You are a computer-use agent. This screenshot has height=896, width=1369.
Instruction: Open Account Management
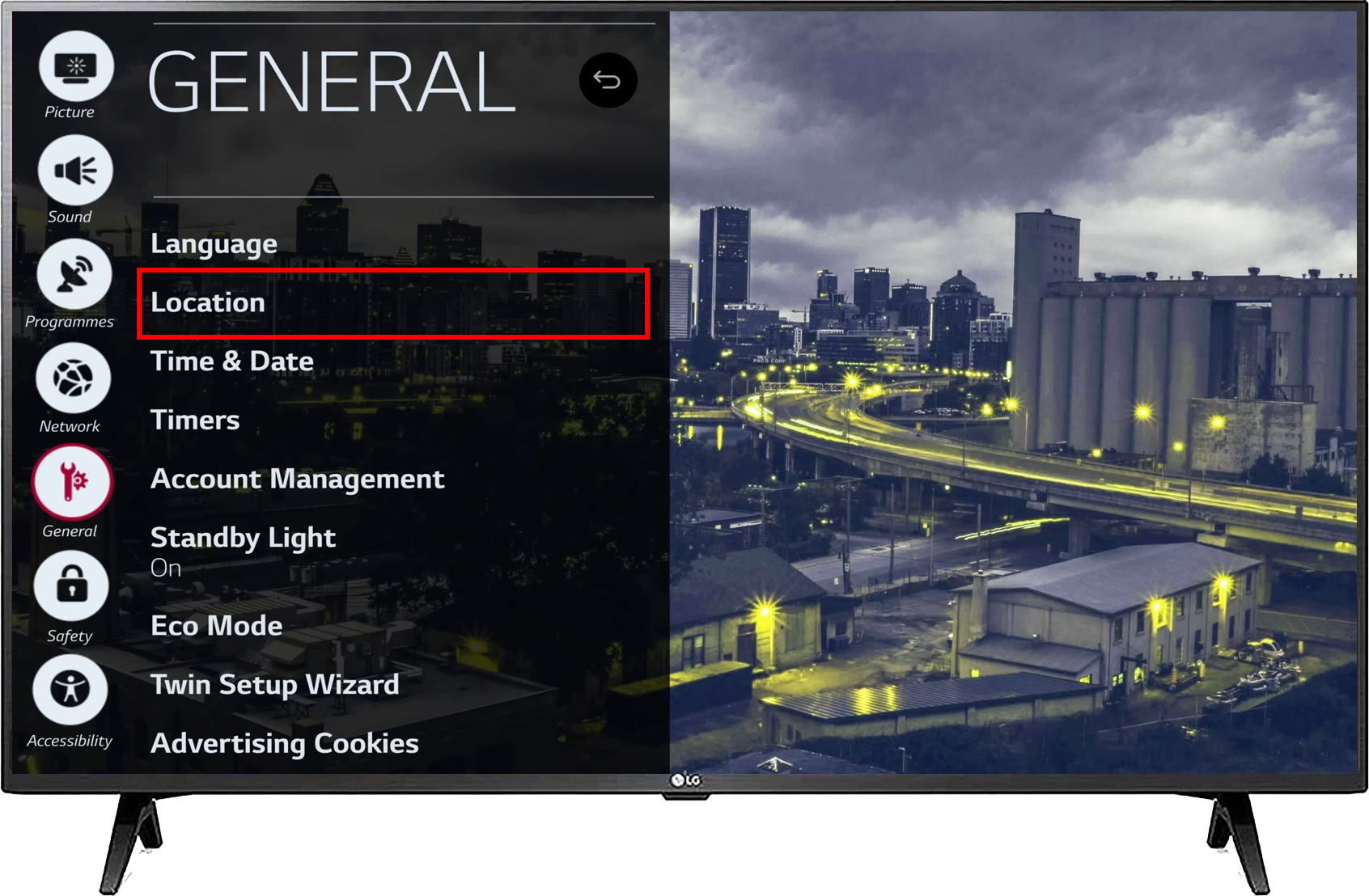(297, 479)
